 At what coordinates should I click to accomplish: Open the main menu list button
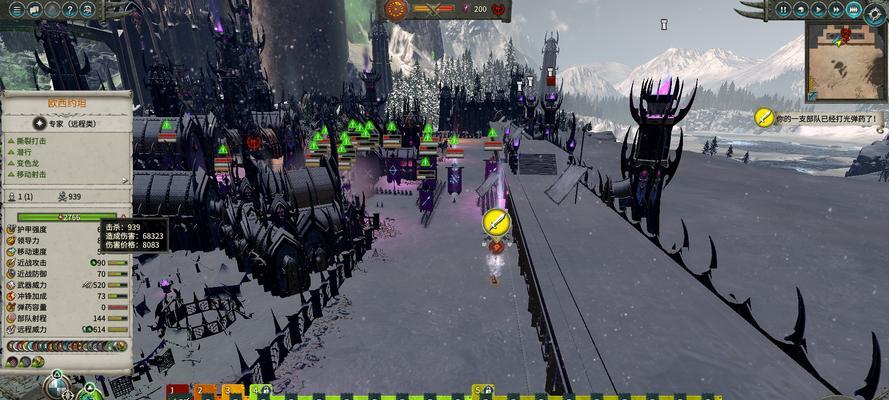16,9
